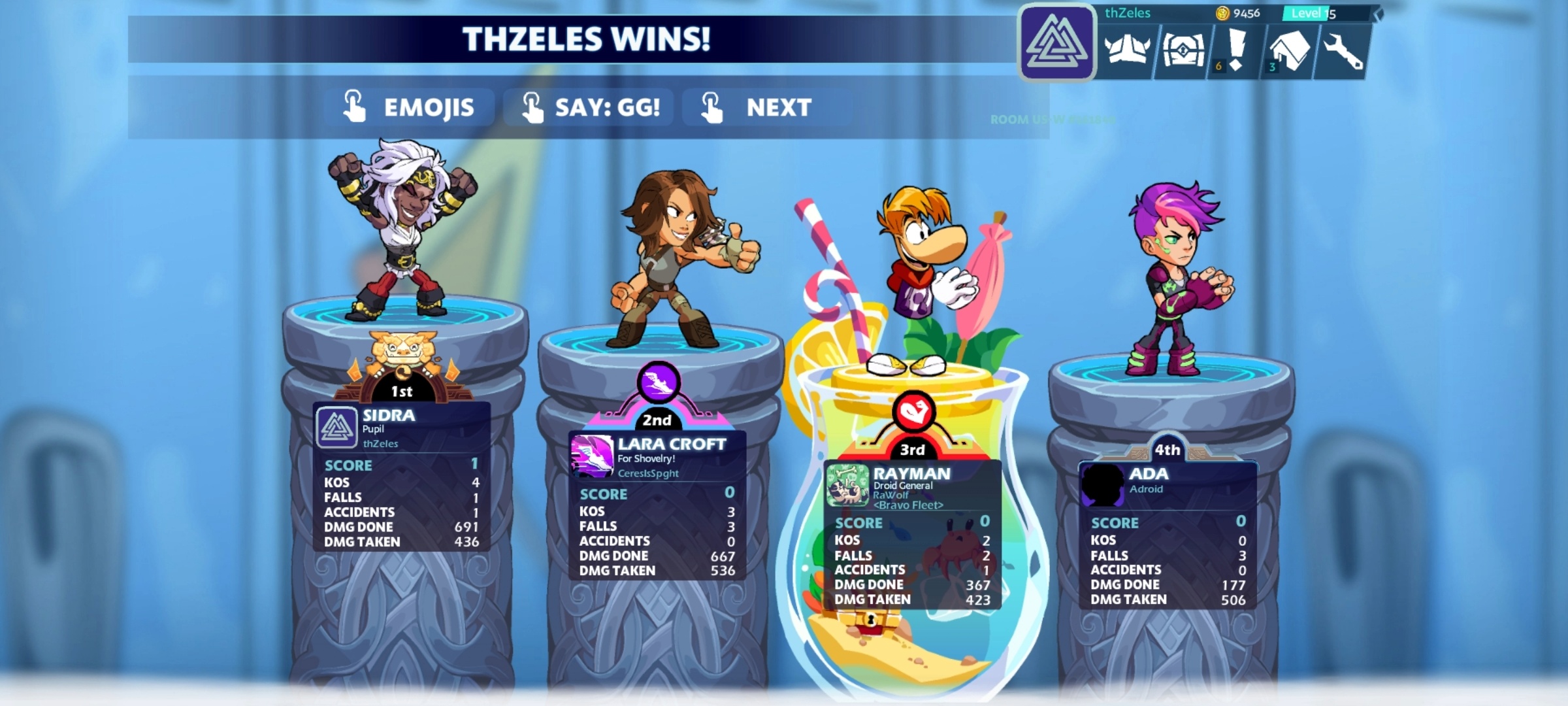Select Lara Croft's second place stats card

point(657,506)
